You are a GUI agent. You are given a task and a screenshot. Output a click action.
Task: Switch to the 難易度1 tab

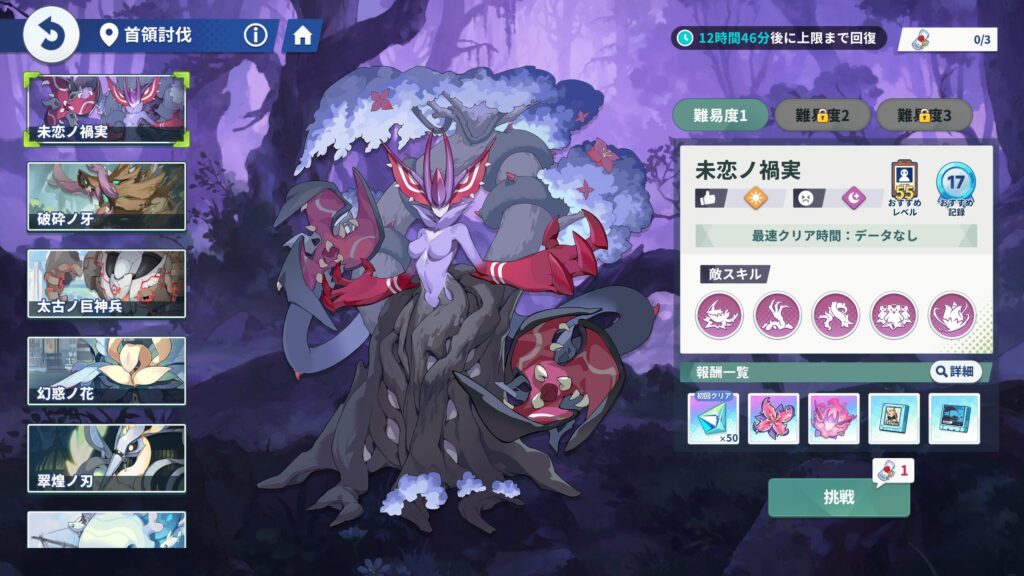point(720,115)
